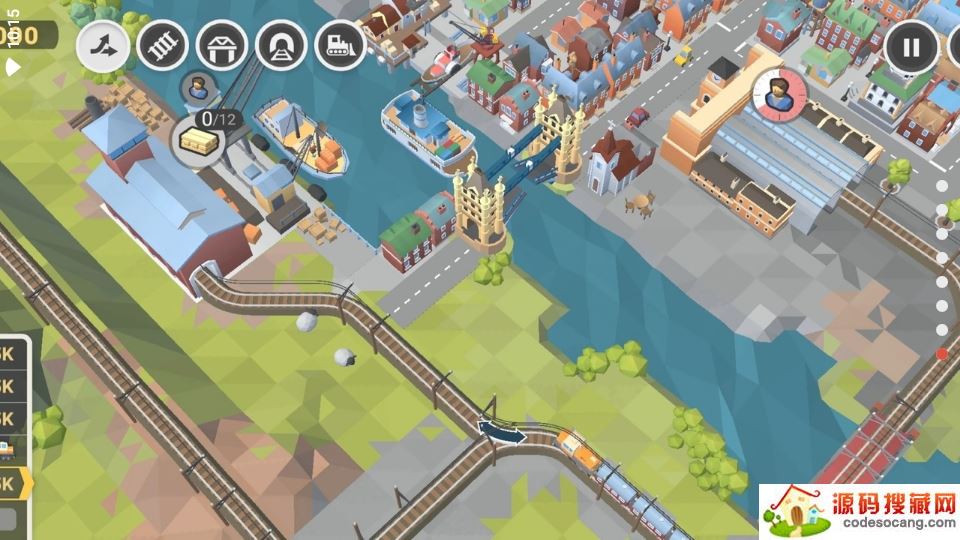The height and width of the screenshot is (540, 960).
Task: Choose the railway track building tool
Action: pos(162,45)
